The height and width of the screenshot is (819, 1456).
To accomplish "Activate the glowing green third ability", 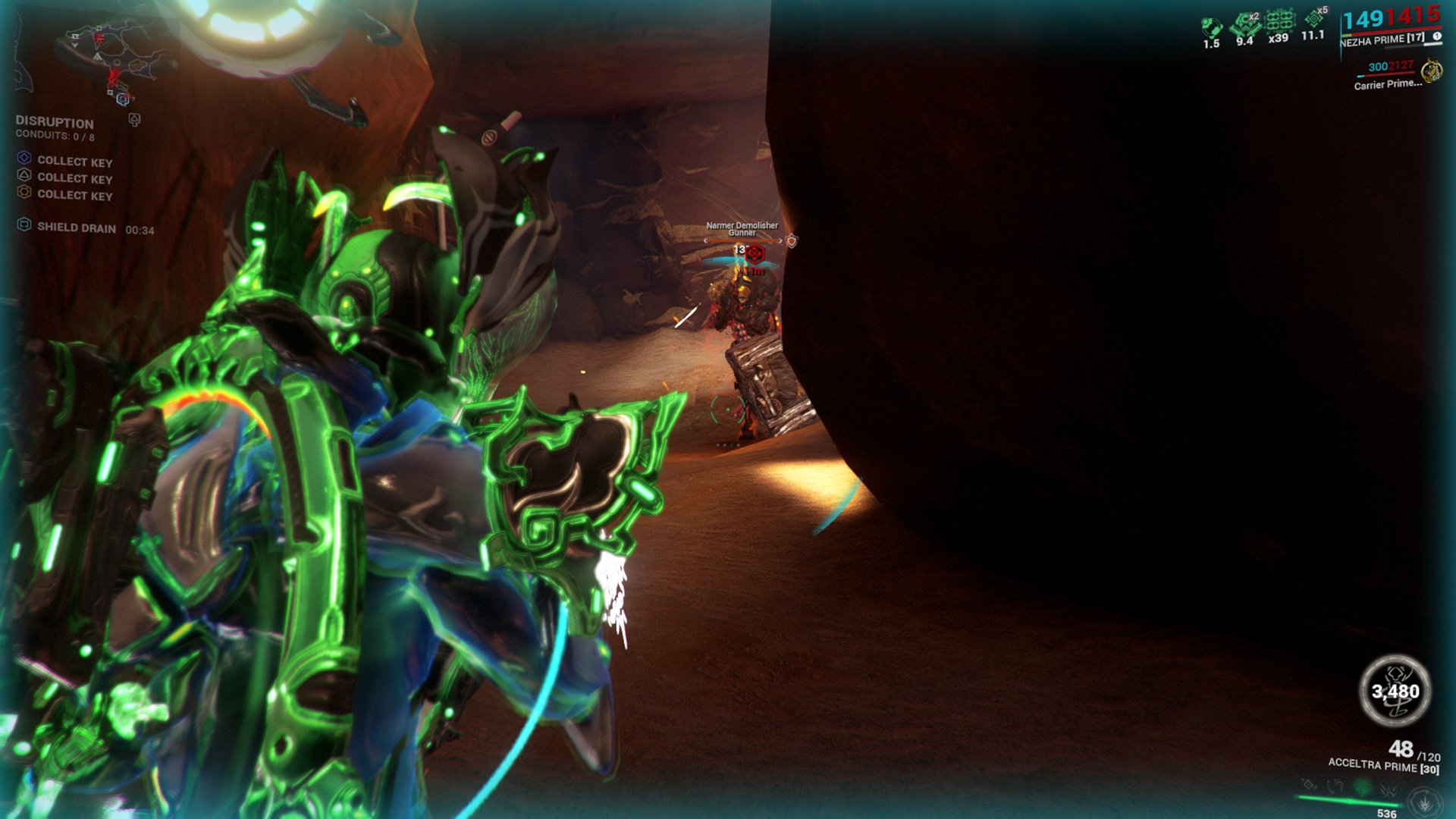I will point(1363,788).
